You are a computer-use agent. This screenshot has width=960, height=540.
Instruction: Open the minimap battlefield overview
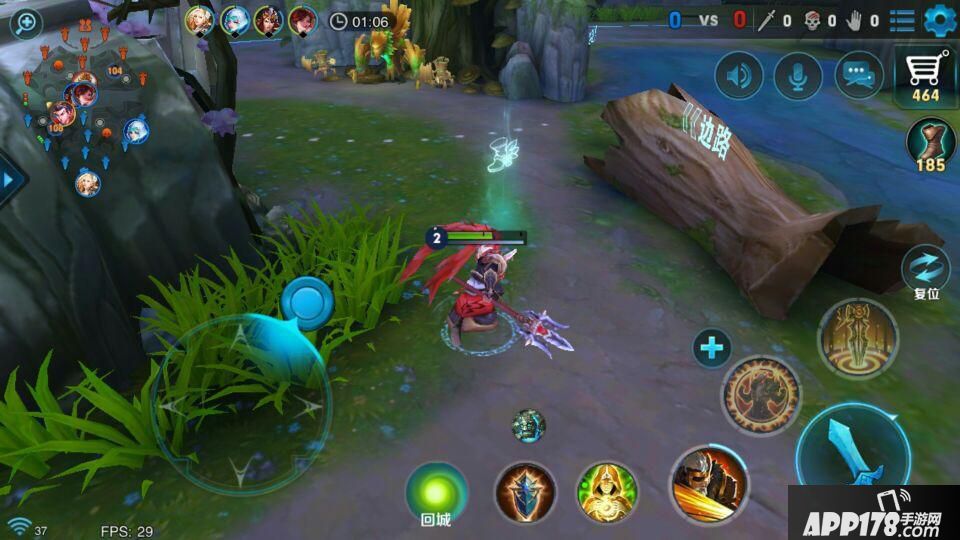(x=85, y=110)
